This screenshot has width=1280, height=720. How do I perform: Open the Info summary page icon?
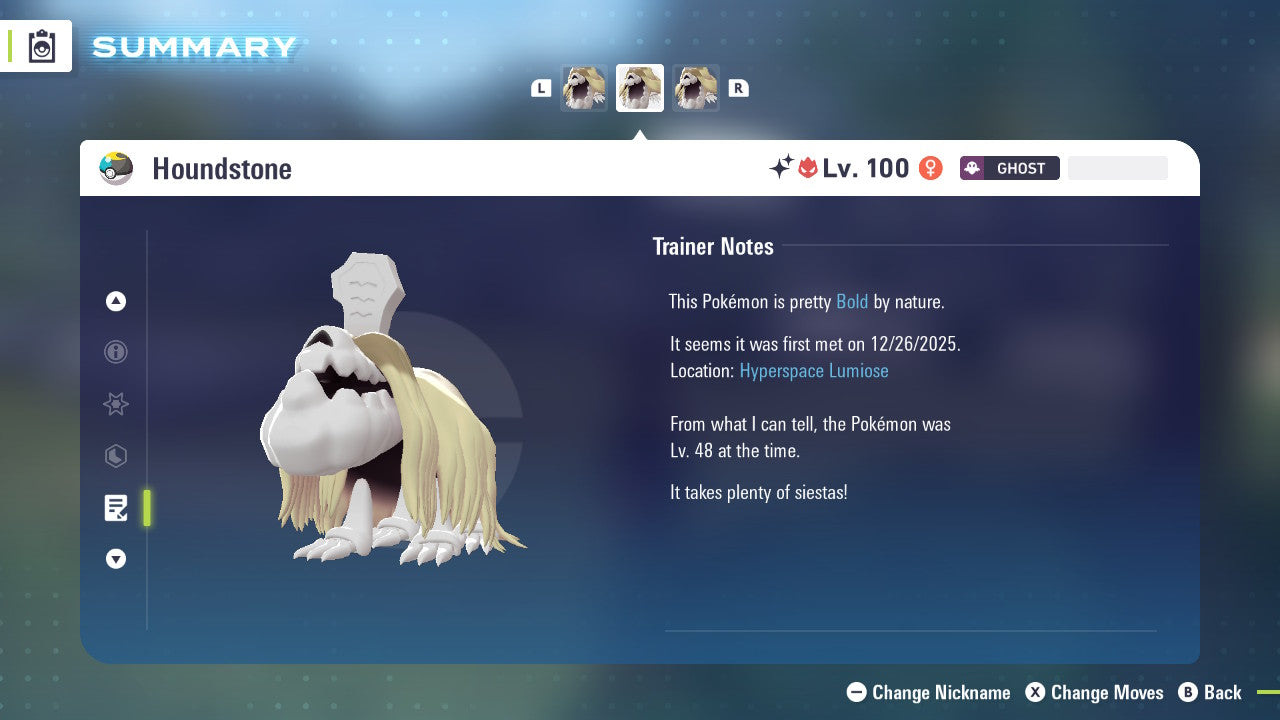click(x=116, y=352)
